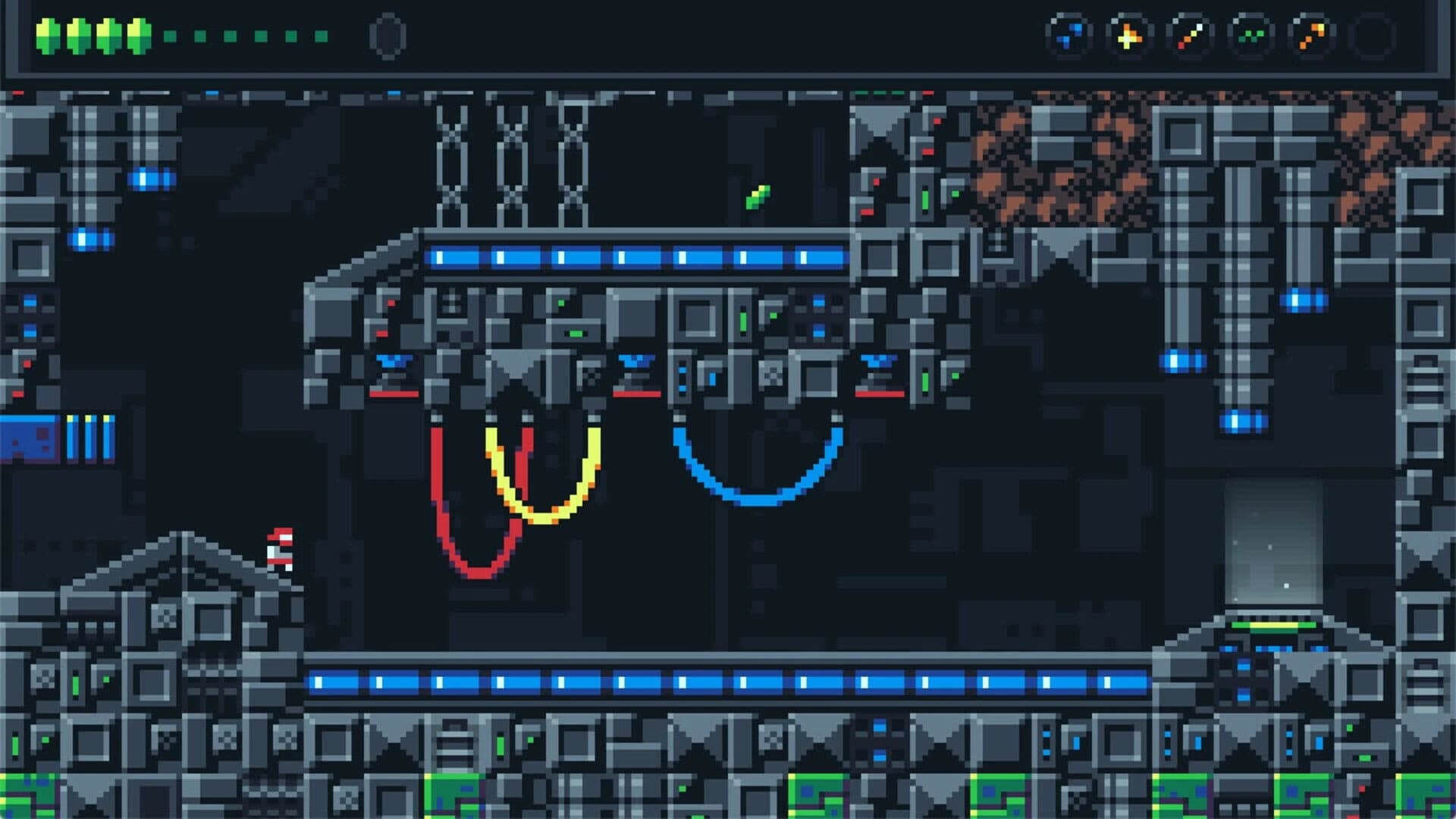Screen dimensions: 1456x819
Task: Toggle the middle green energy square indicator
Action: click(x=244, y=34)
